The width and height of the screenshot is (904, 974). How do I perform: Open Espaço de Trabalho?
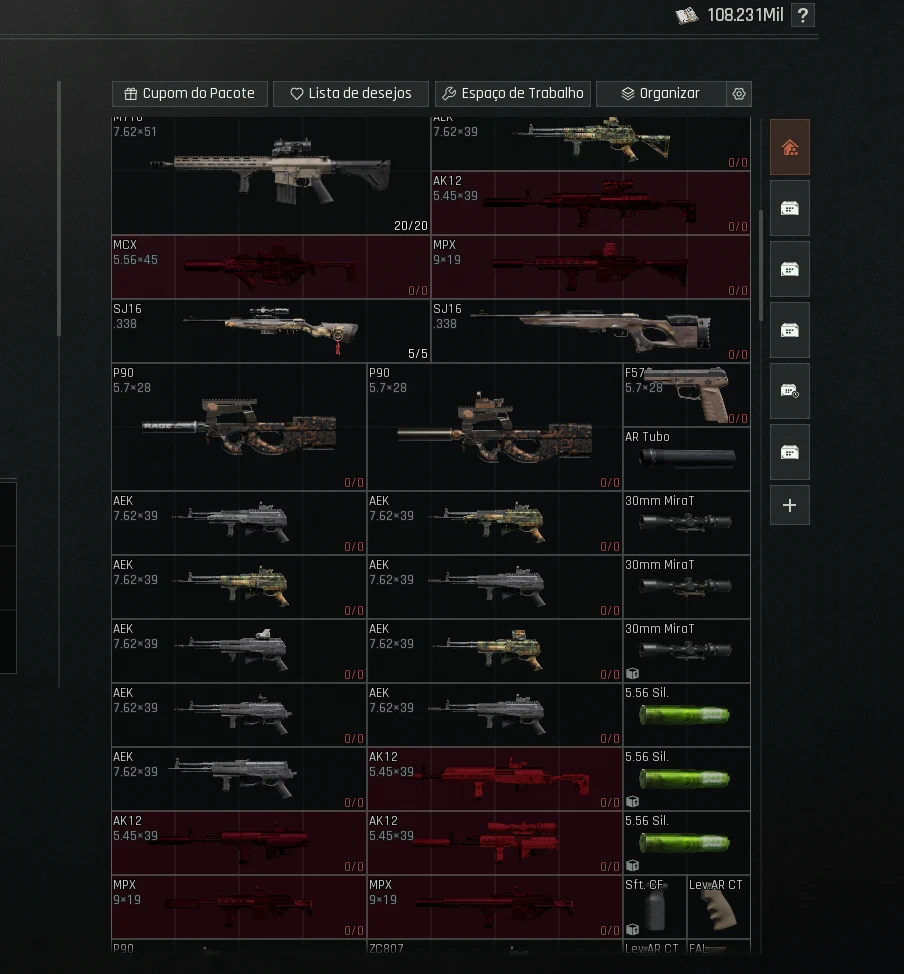coord(512,94)
